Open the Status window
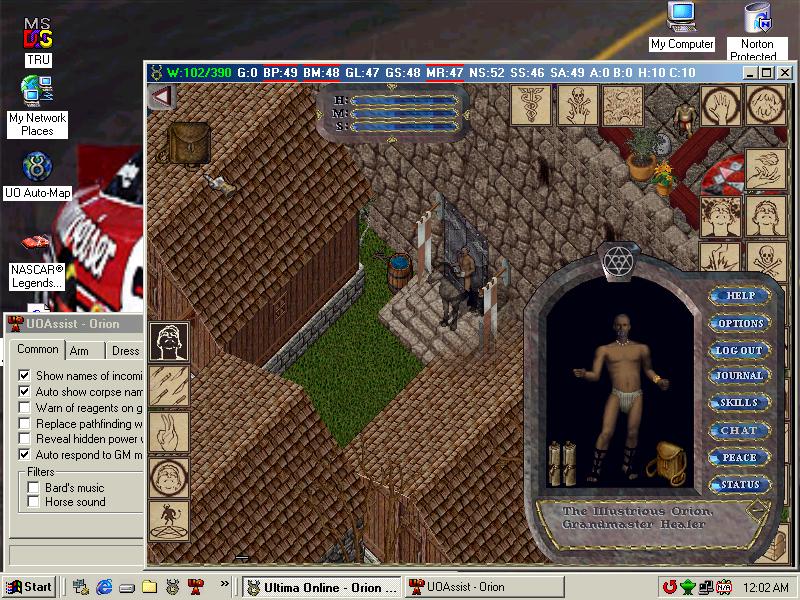The width and height of the screenshot is (800, 600). coord(740,484)
